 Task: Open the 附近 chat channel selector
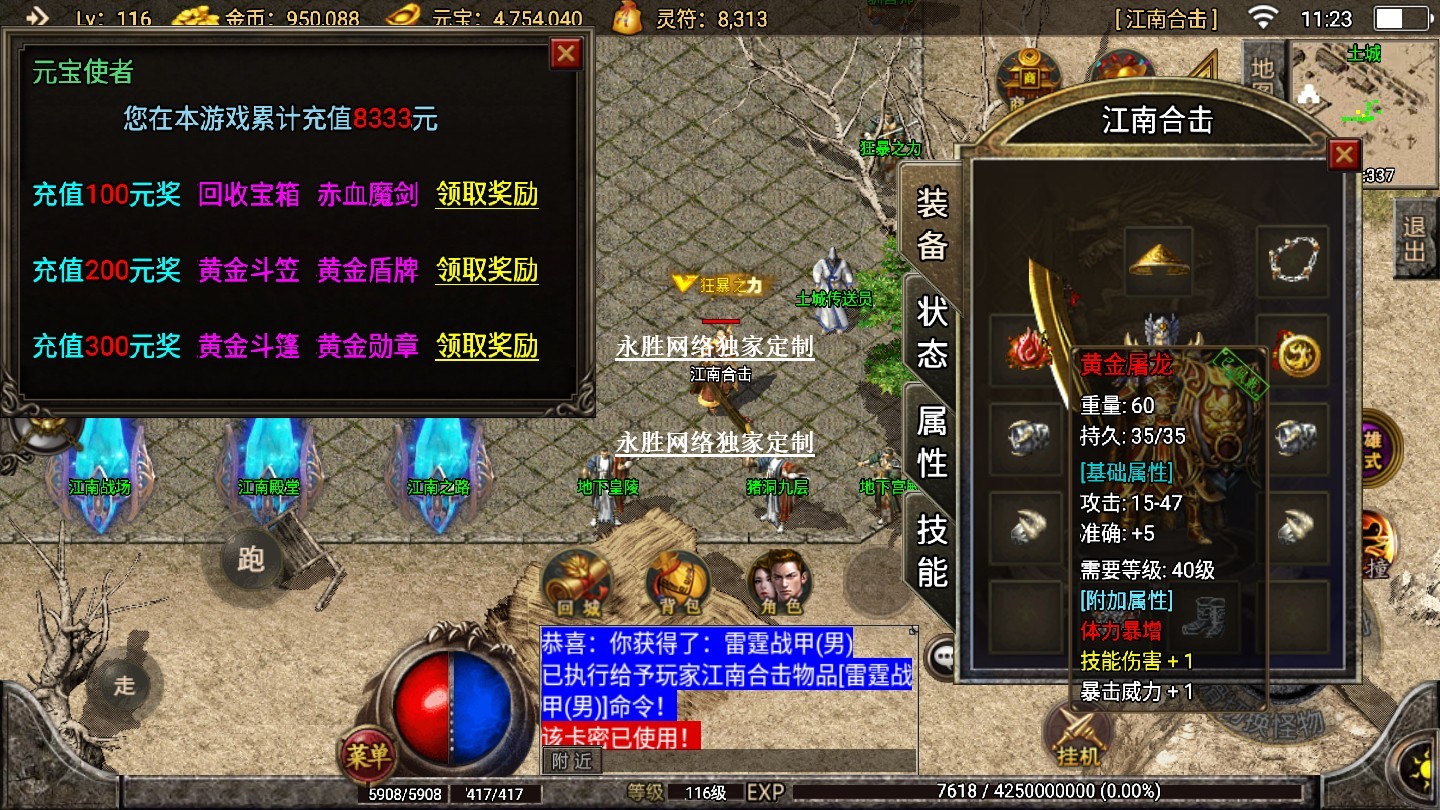(x=572, y=761)
